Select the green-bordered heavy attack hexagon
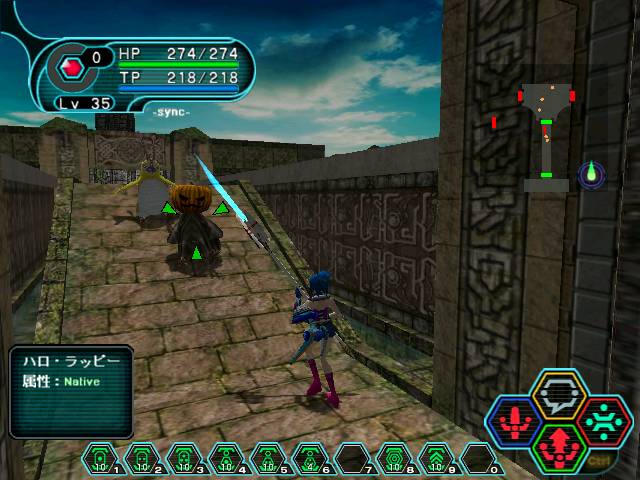The image size is (640, 480). point(558,445)
